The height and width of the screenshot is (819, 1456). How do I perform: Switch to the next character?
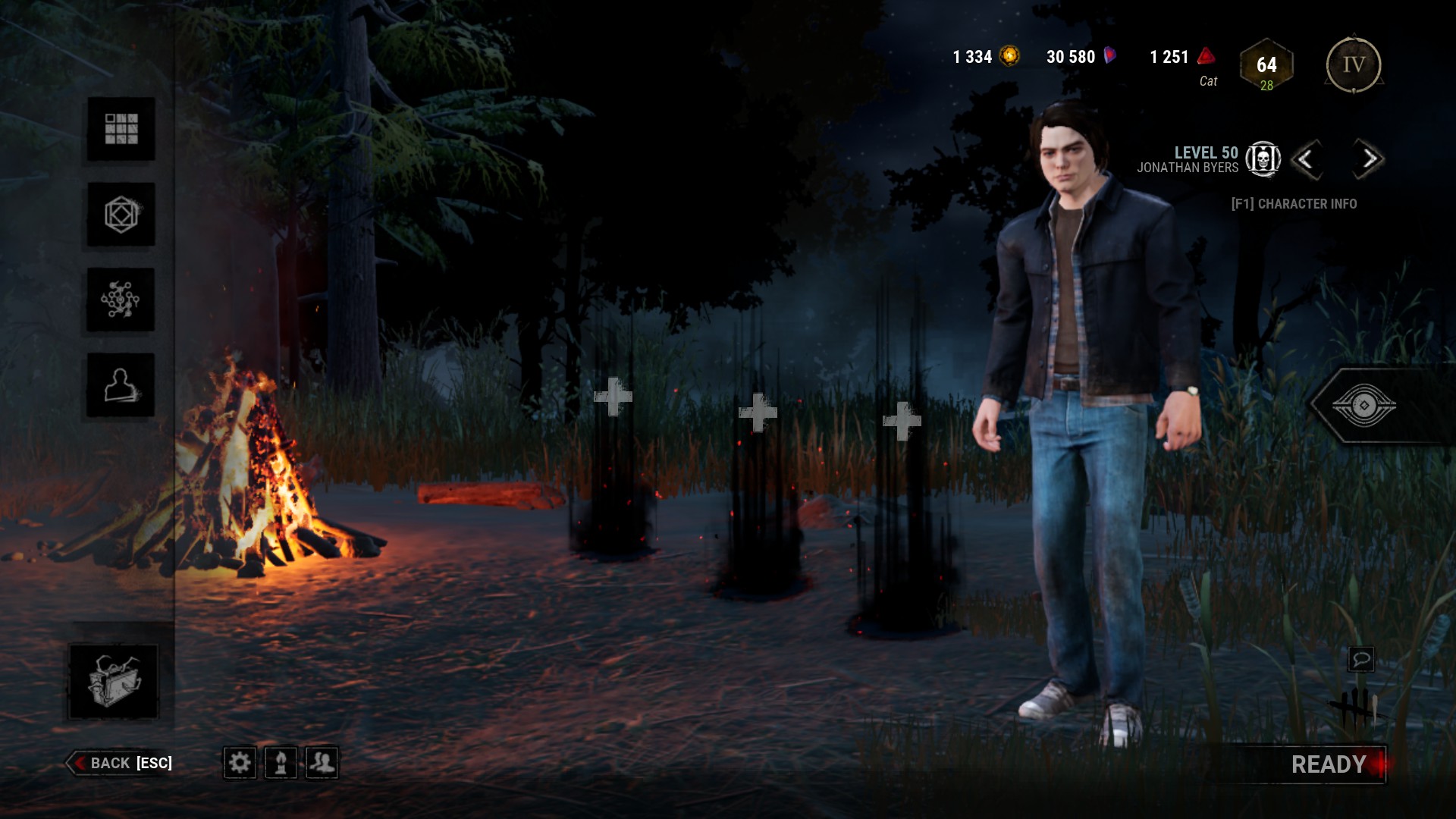pos(1369,159)
